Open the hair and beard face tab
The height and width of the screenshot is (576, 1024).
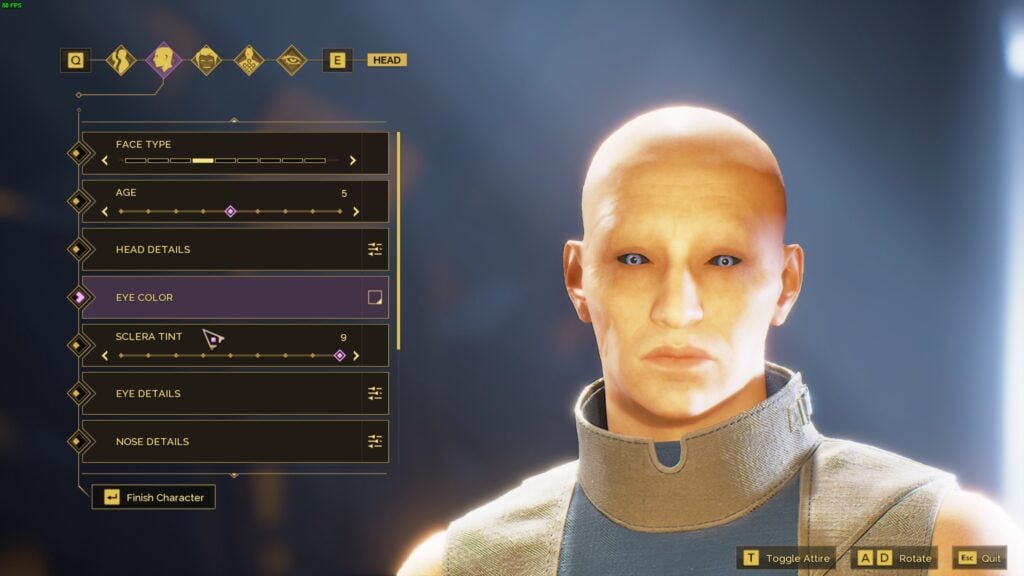[x=207, y=60]
